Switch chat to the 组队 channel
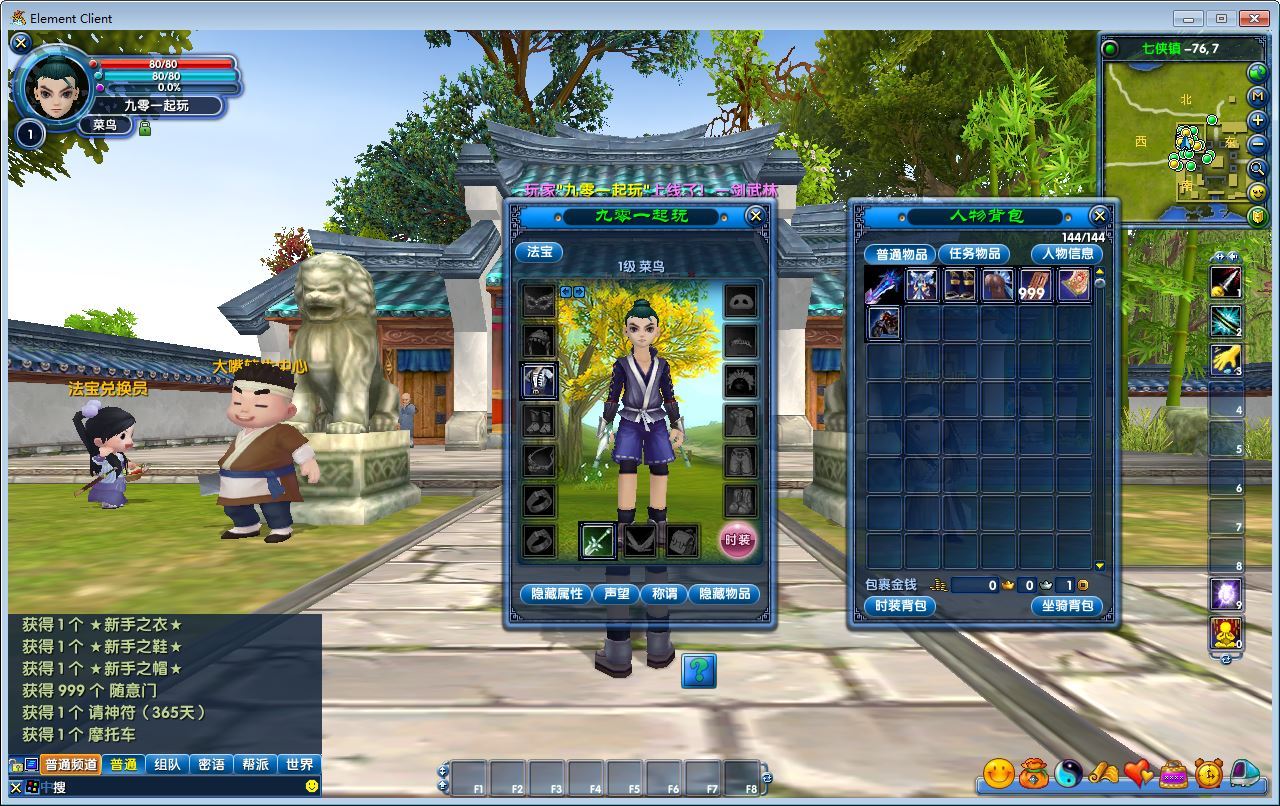 click(167, 764)
